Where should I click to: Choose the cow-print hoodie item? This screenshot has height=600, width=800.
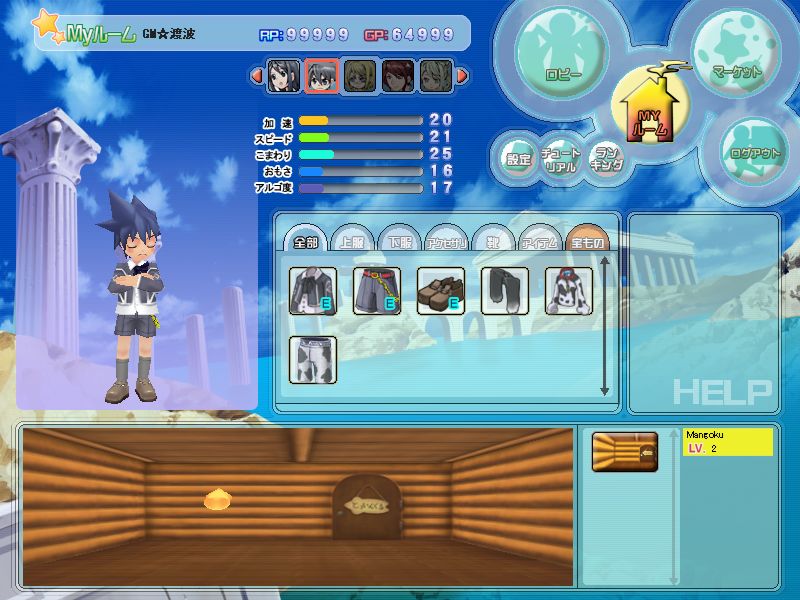click(x=569, y=291)
